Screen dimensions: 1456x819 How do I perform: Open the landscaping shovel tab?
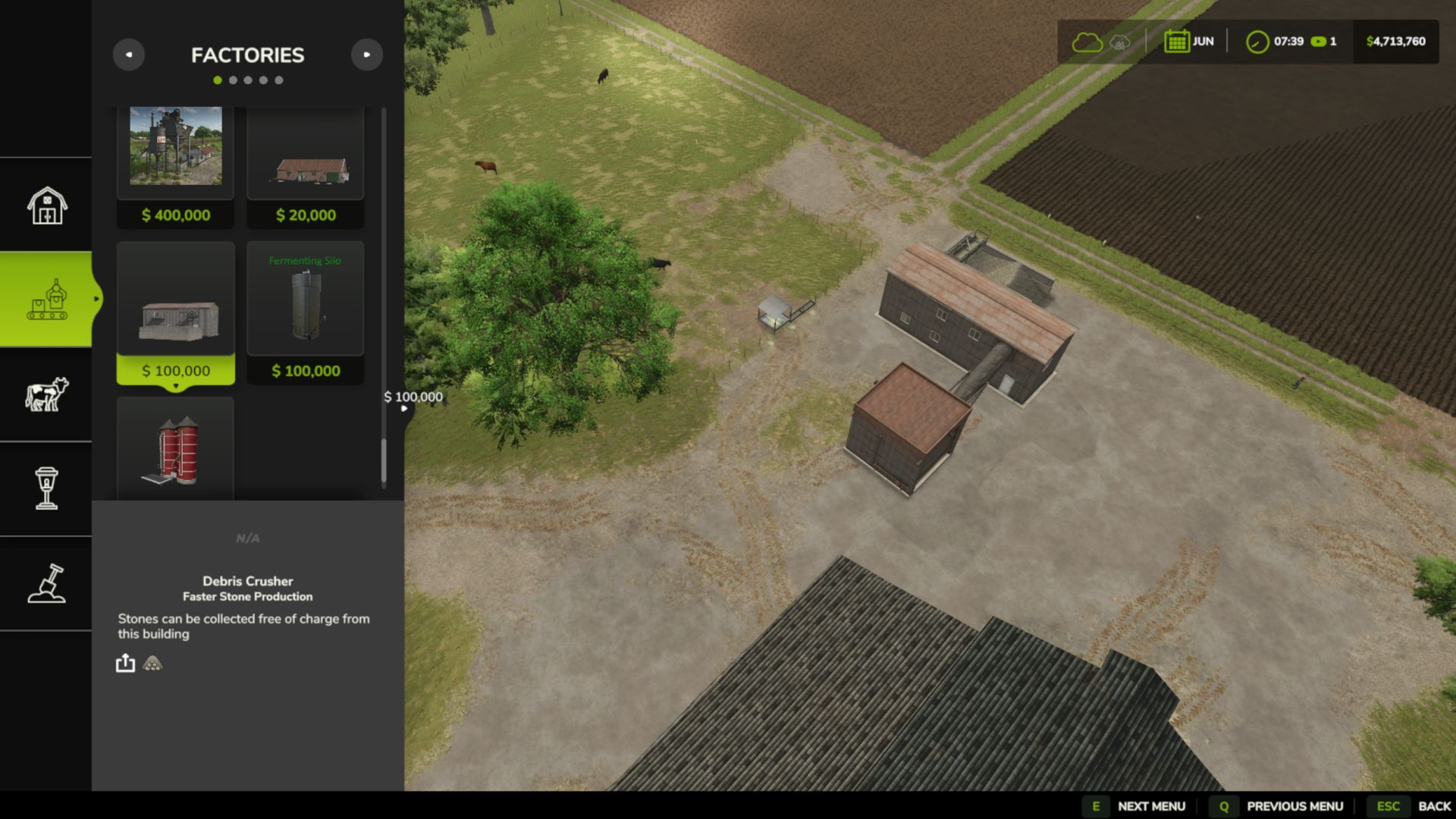point(47,583)
